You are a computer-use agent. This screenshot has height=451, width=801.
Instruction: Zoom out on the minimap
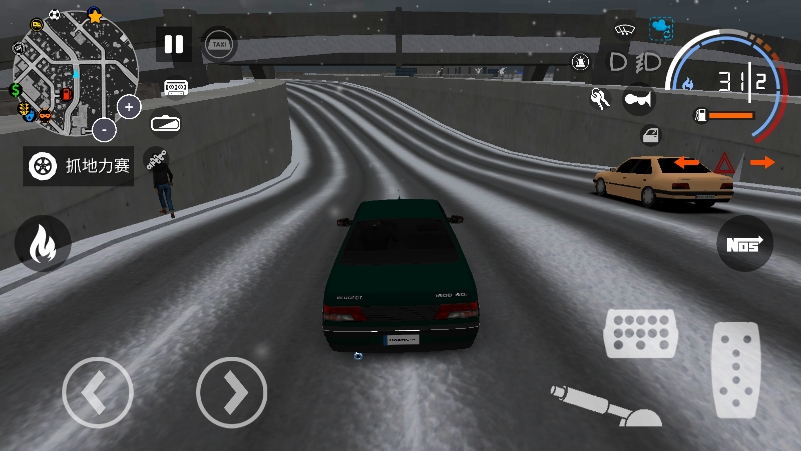pyautogui.click(x=104, y=129)
